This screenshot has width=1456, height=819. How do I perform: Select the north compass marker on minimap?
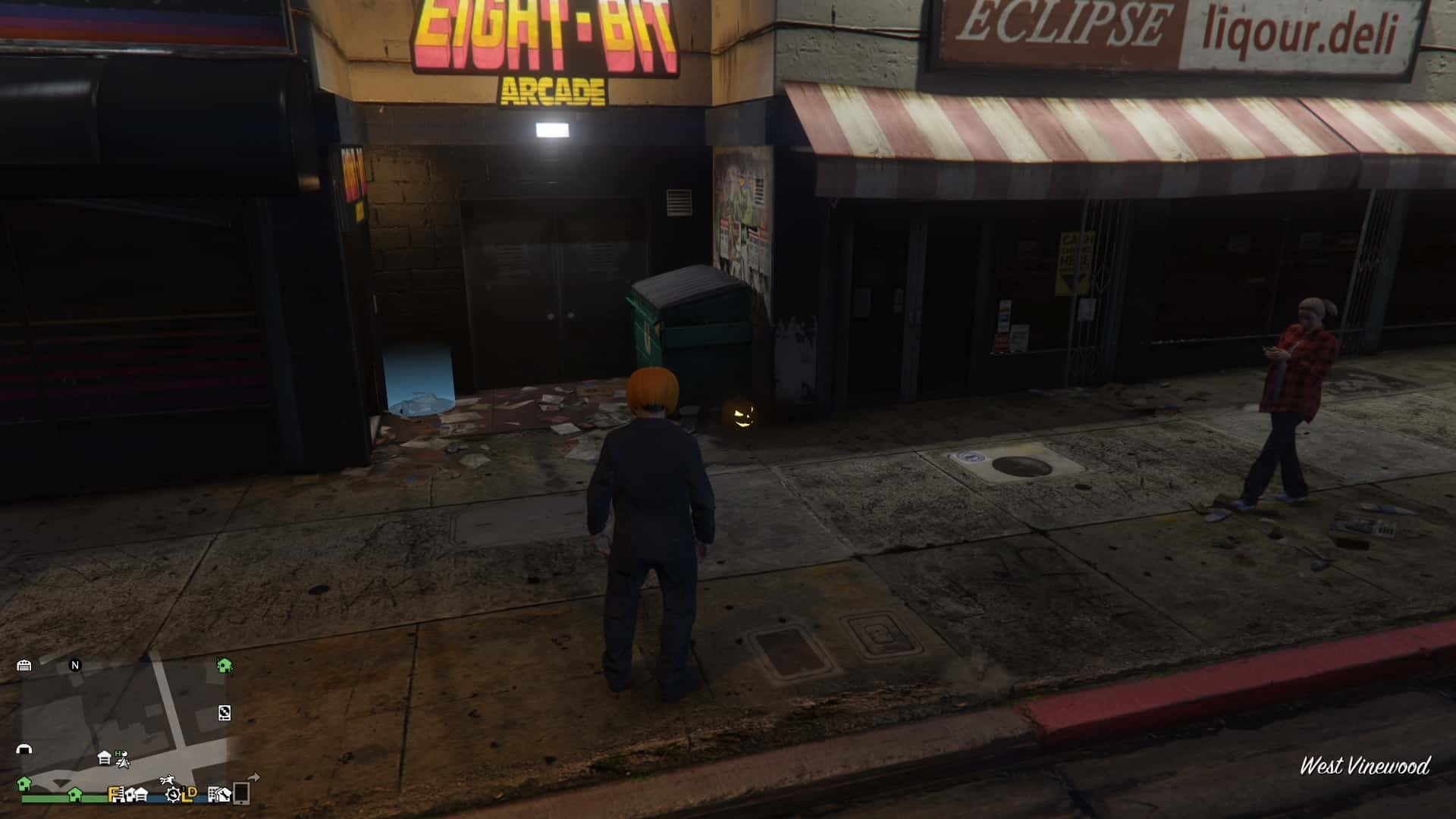click(75, 665)
